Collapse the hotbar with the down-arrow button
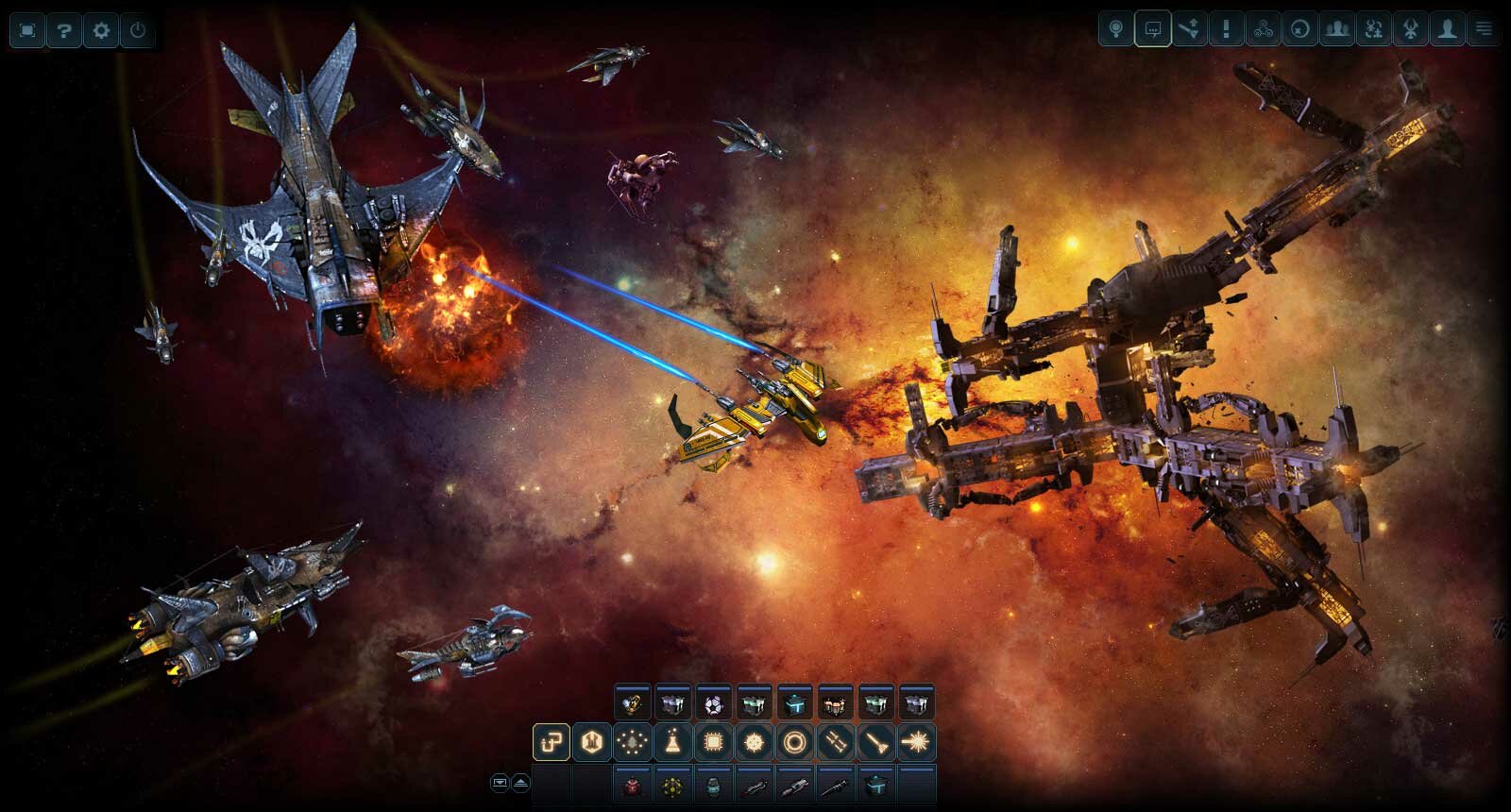The width and height of the screenshot is (1511, 812). click(500, 783)
